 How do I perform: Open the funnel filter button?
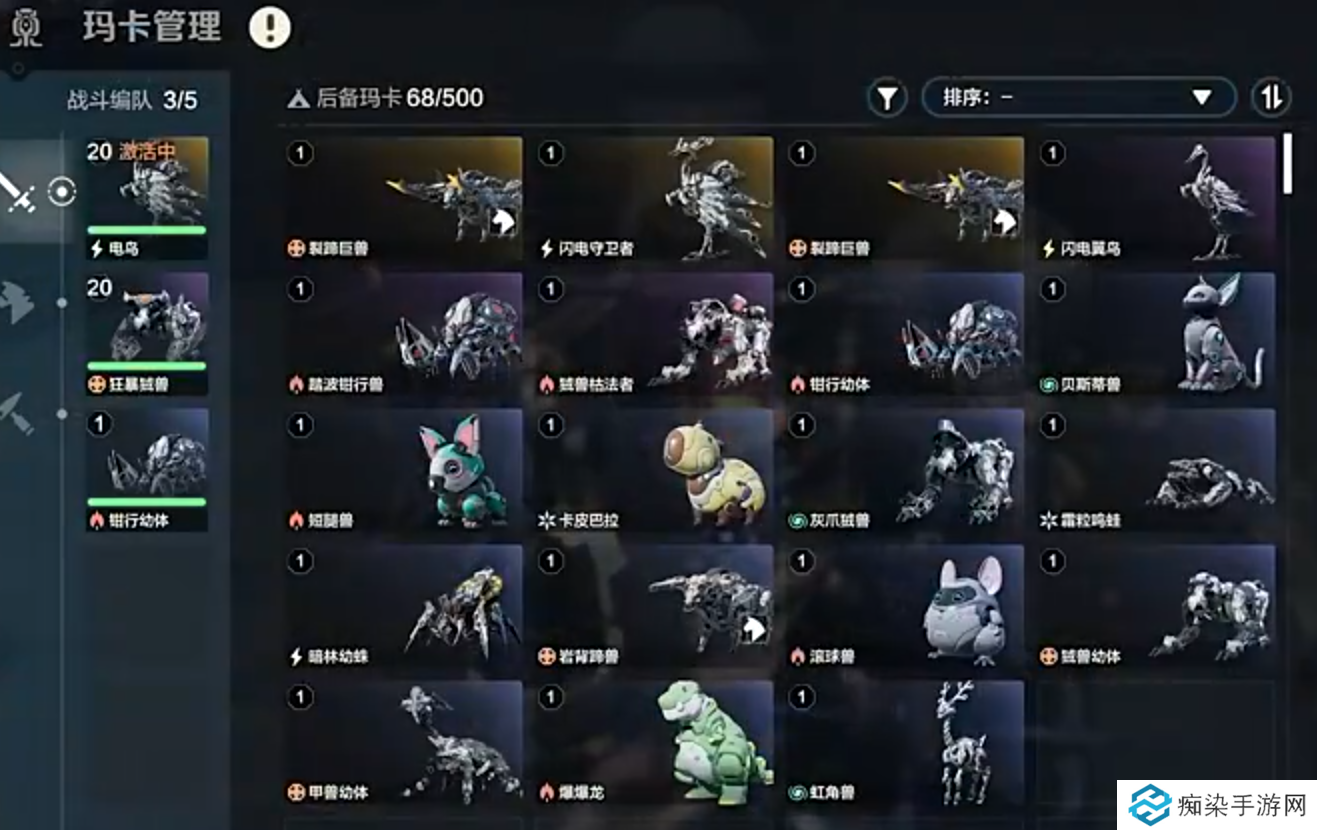[886, 98]
